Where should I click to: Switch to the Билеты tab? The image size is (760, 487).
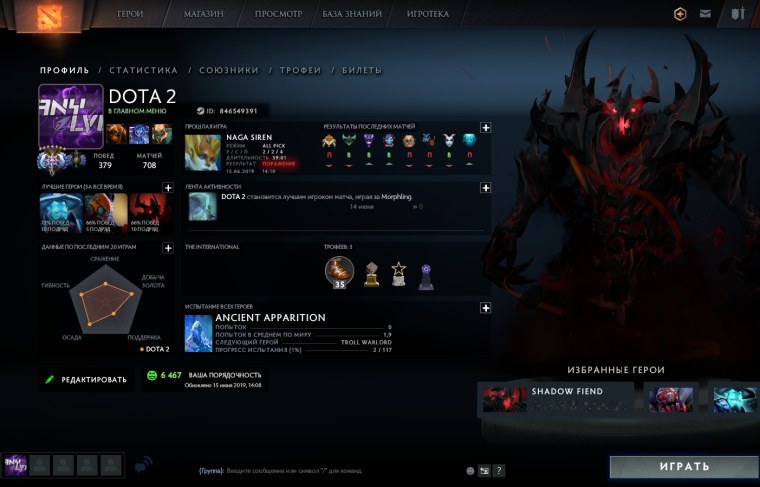tap(362, 71)
